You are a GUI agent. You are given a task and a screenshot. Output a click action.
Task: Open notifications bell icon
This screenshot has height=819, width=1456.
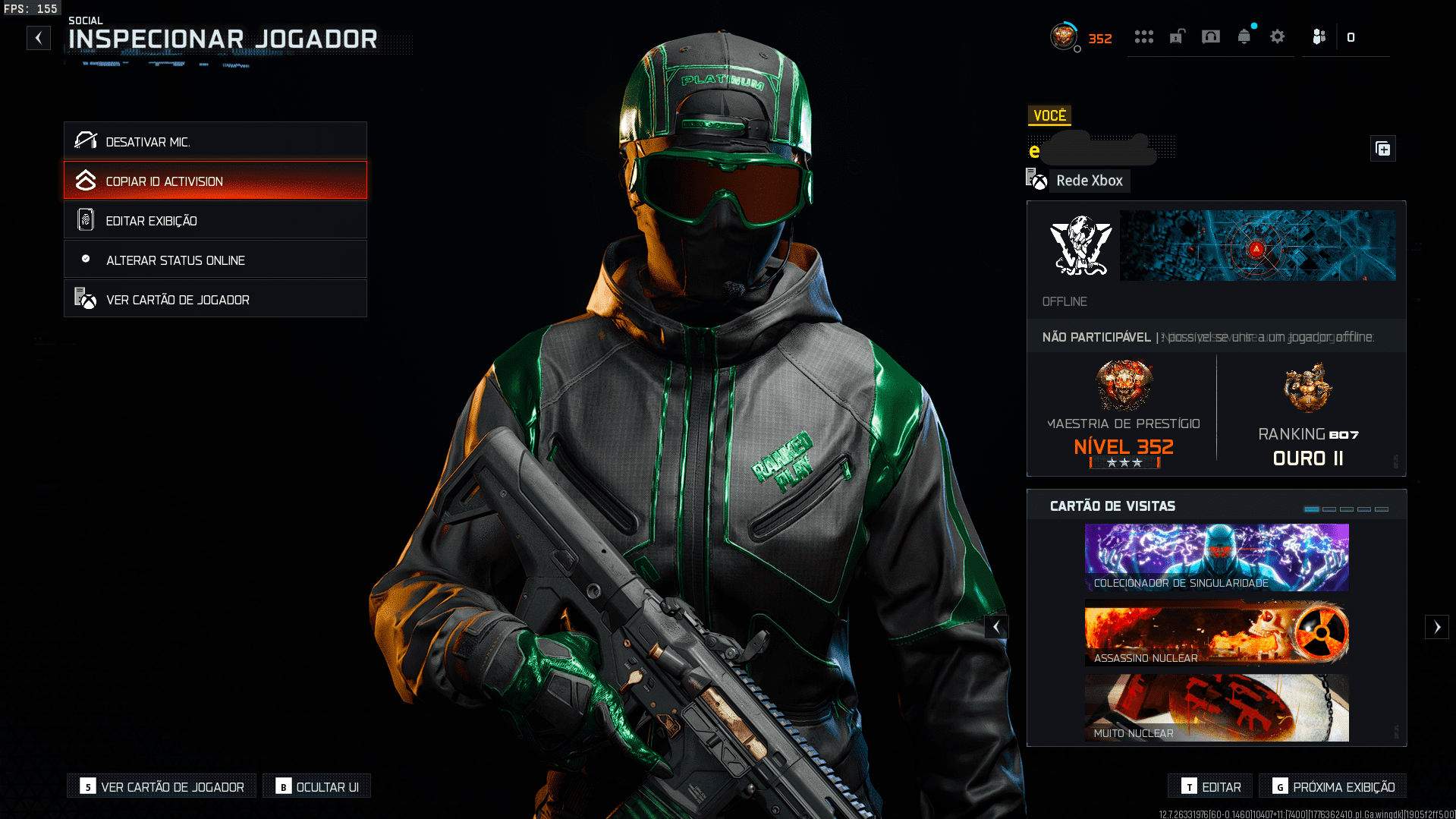1244,36
